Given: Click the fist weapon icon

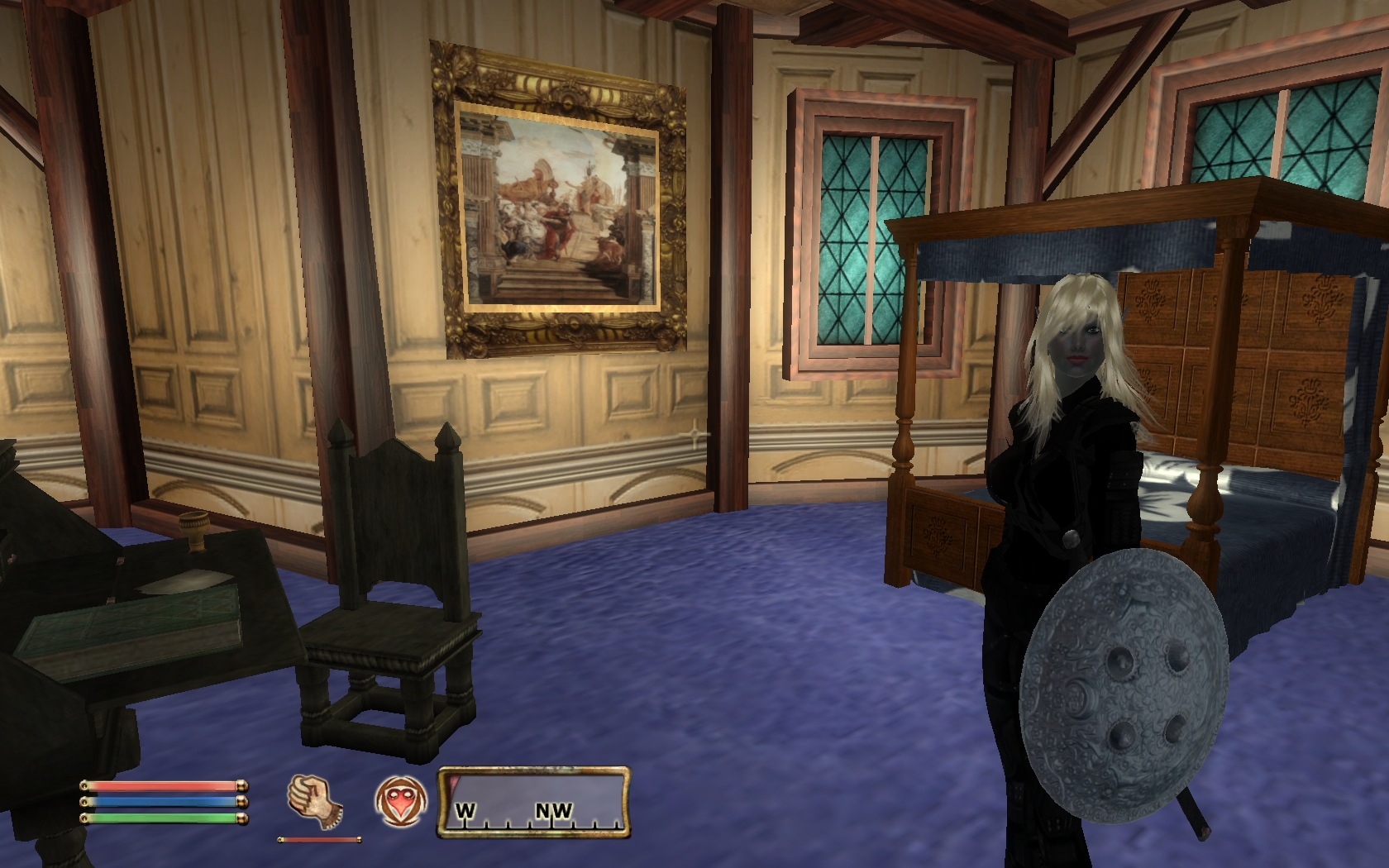Looking at the screenshot, I should click(315, 800).
